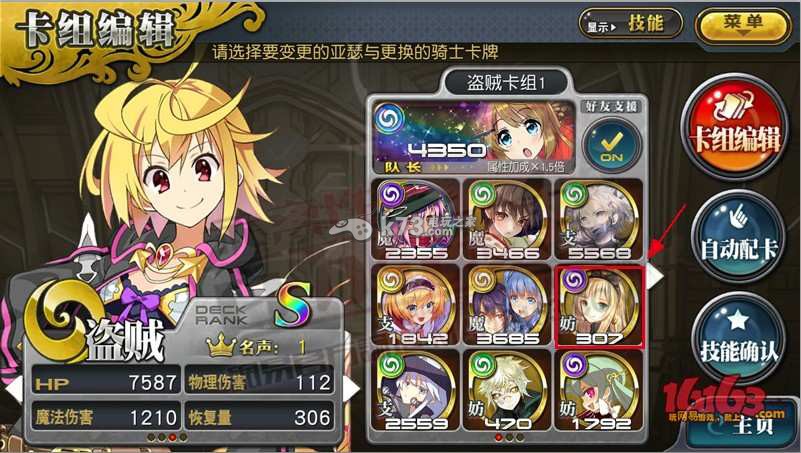Select the knight card showing 470
Image resolution: width=801 pixels, height=453 pixels.
coord(506,391)
